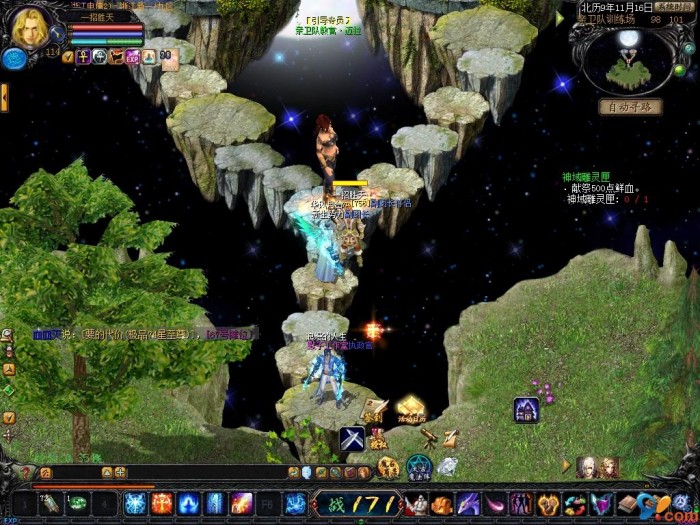Use the green potion hotbar slot

coord(78,503)
